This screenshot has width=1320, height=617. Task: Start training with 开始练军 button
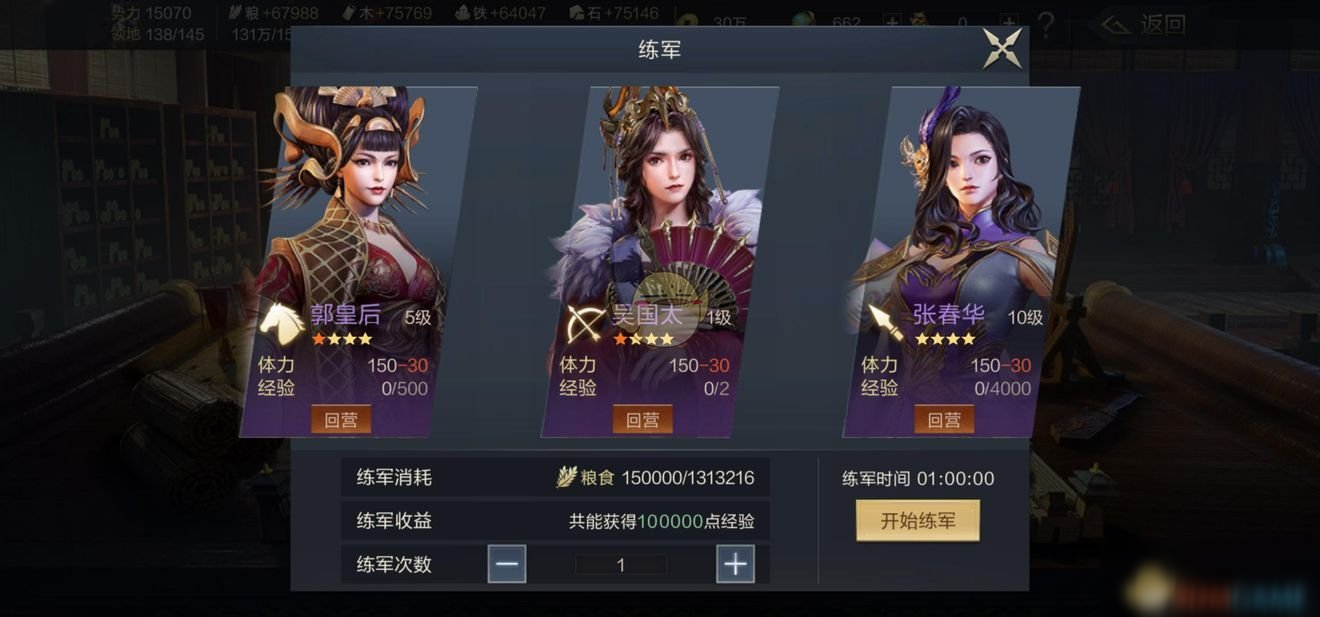point(917,520)
